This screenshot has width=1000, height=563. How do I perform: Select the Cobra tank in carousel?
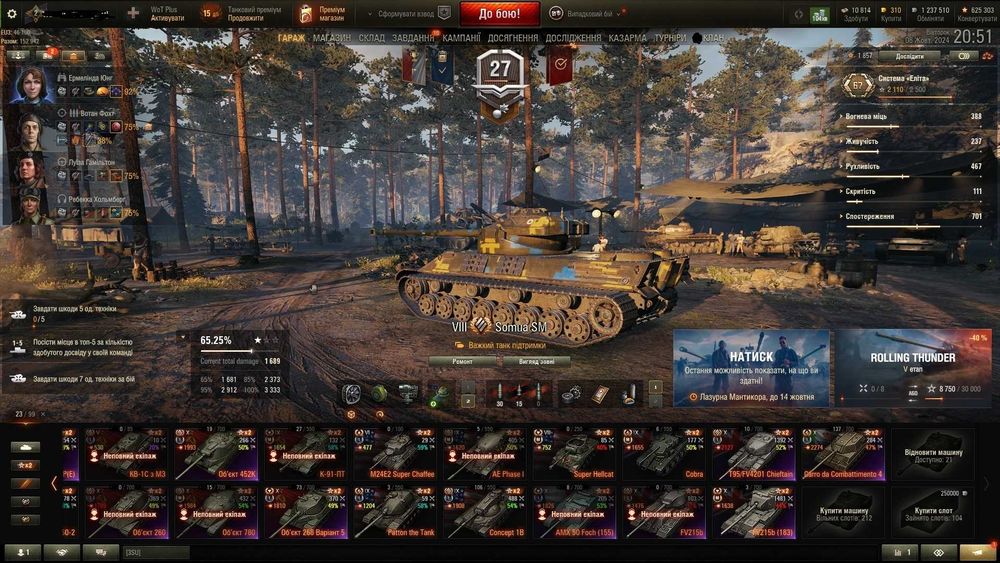pyautogui.click(x=664, y=453)
